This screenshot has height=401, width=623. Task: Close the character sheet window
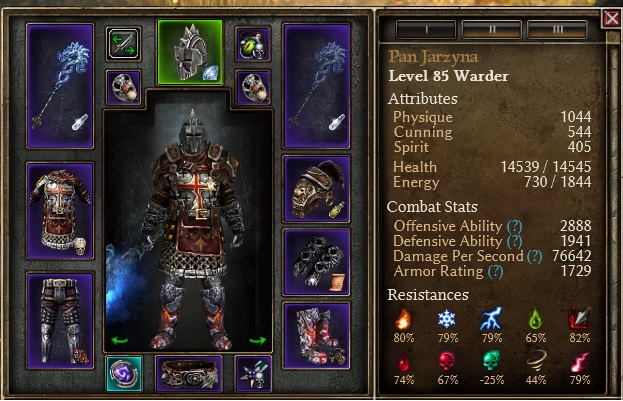pos(611,18)
